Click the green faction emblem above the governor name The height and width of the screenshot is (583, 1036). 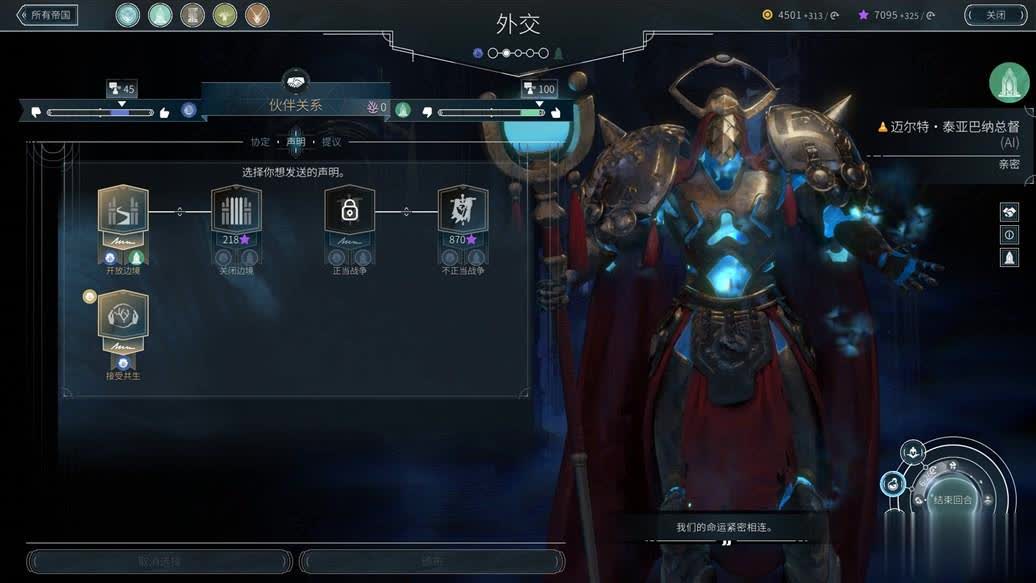1009,82
